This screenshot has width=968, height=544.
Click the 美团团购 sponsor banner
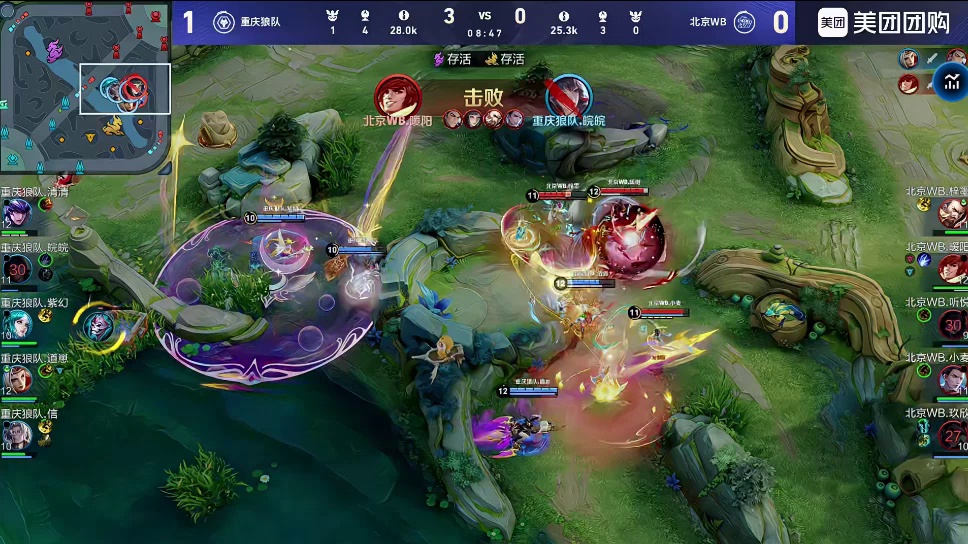point(883,22)
